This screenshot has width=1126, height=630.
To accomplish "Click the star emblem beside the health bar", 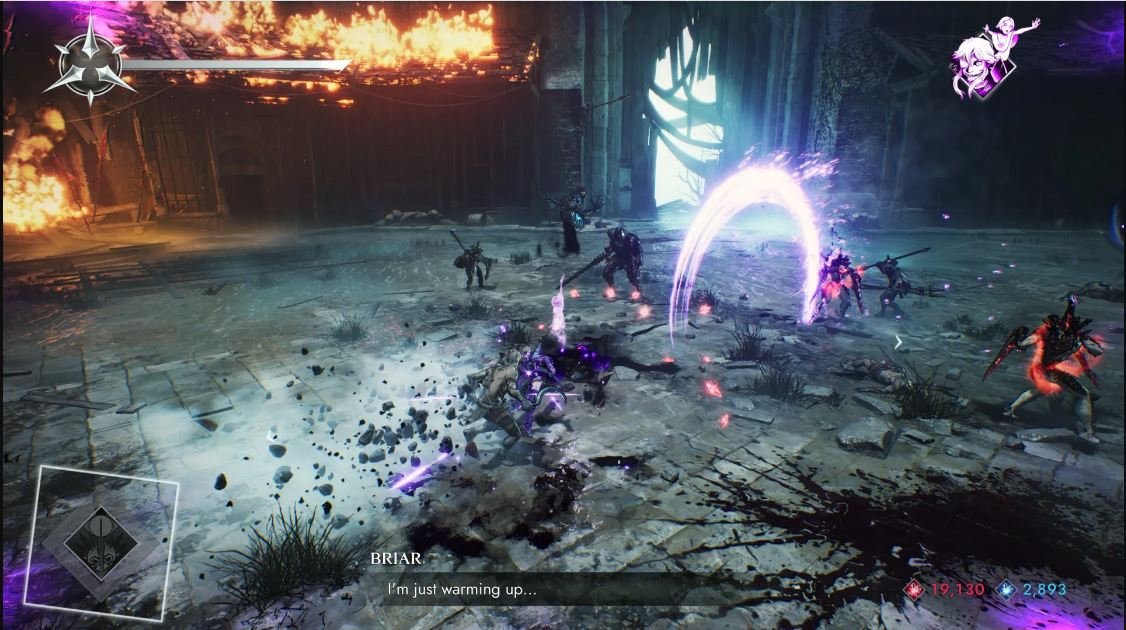I will tap(90, 62).
